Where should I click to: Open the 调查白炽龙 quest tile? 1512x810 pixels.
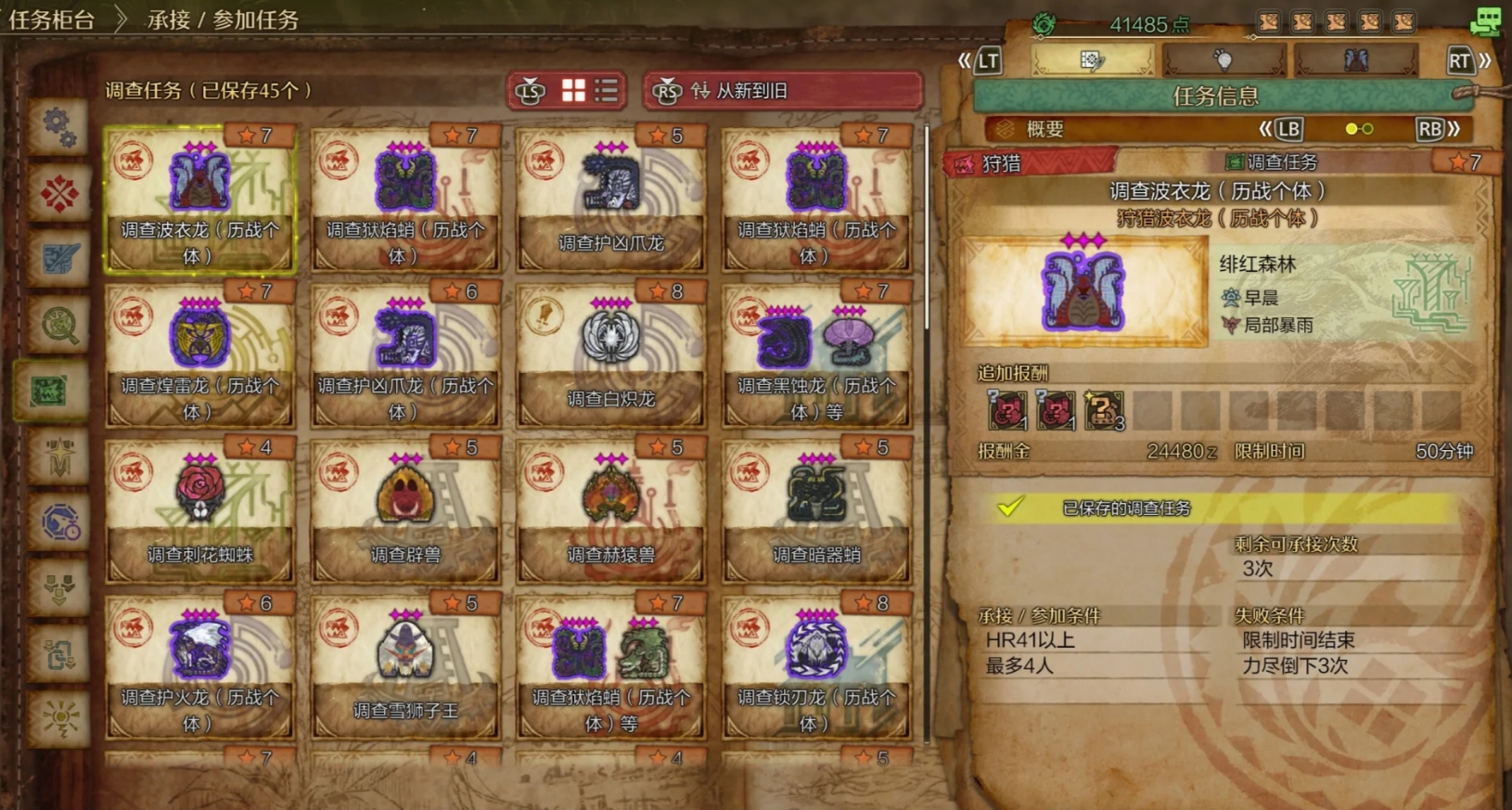pos(611,355)
